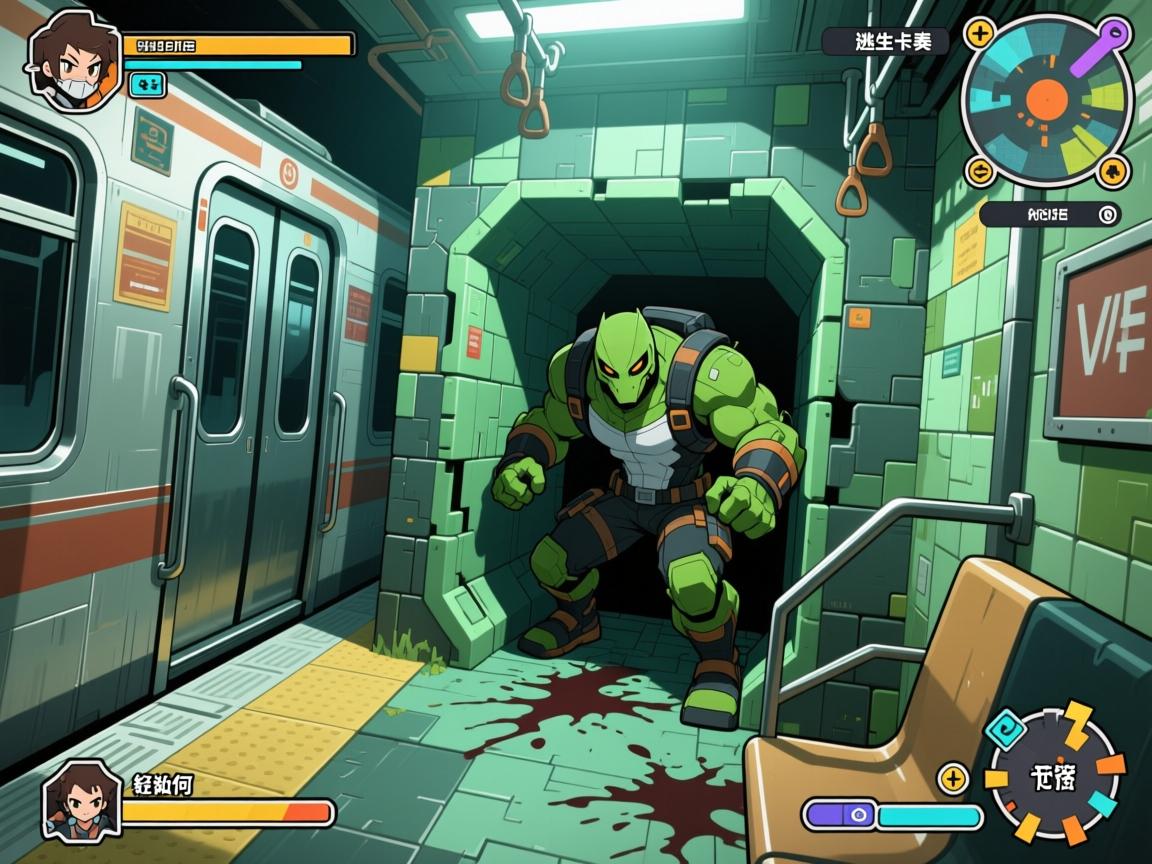
Task: Activate the cyan spiral ability icon
Action: point(1004,728)
